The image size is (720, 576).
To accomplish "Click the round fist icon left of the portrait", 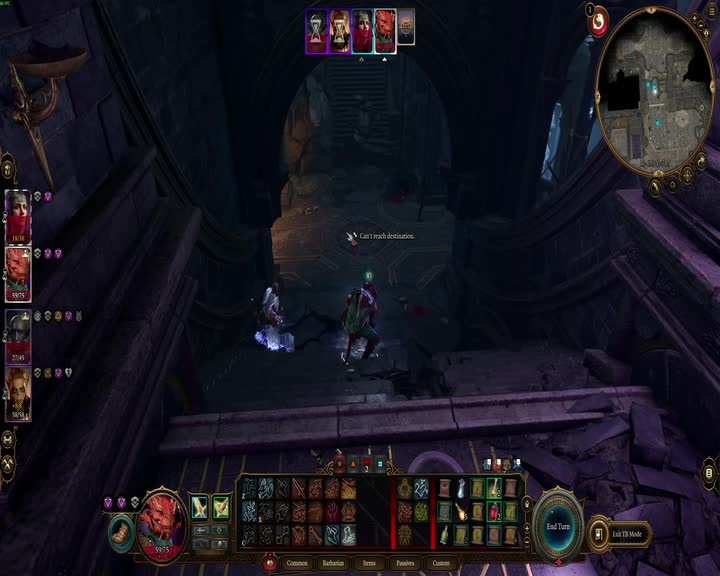I will (121, 531).
